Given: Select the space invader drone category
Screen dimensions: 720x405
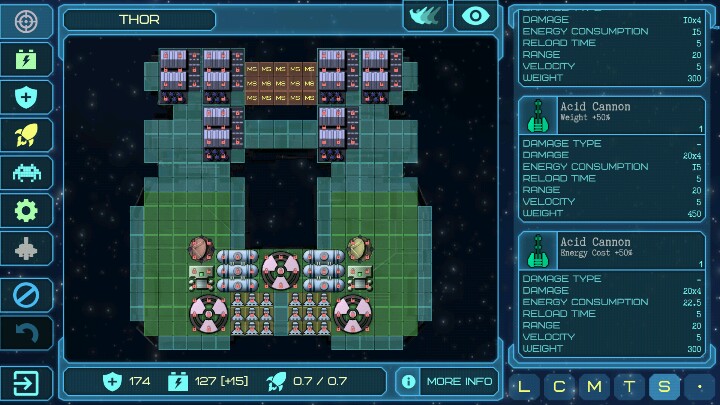Looking at the screenshot, I should (27, 172).
